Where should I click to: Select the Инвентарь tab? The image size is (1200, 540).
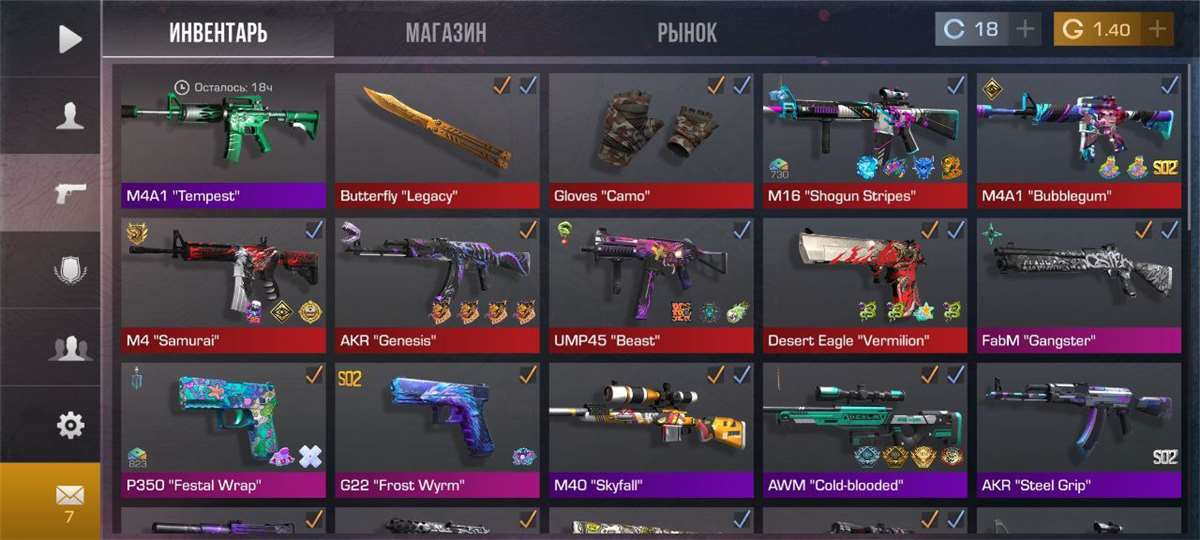218,33
